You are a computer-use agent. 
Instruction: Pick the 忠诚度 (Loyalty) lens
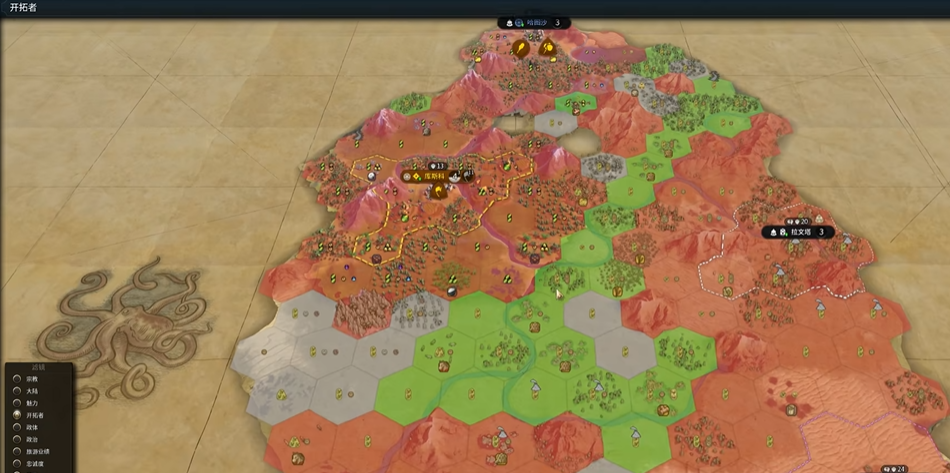pyautogui.click(x=17, y=463)
